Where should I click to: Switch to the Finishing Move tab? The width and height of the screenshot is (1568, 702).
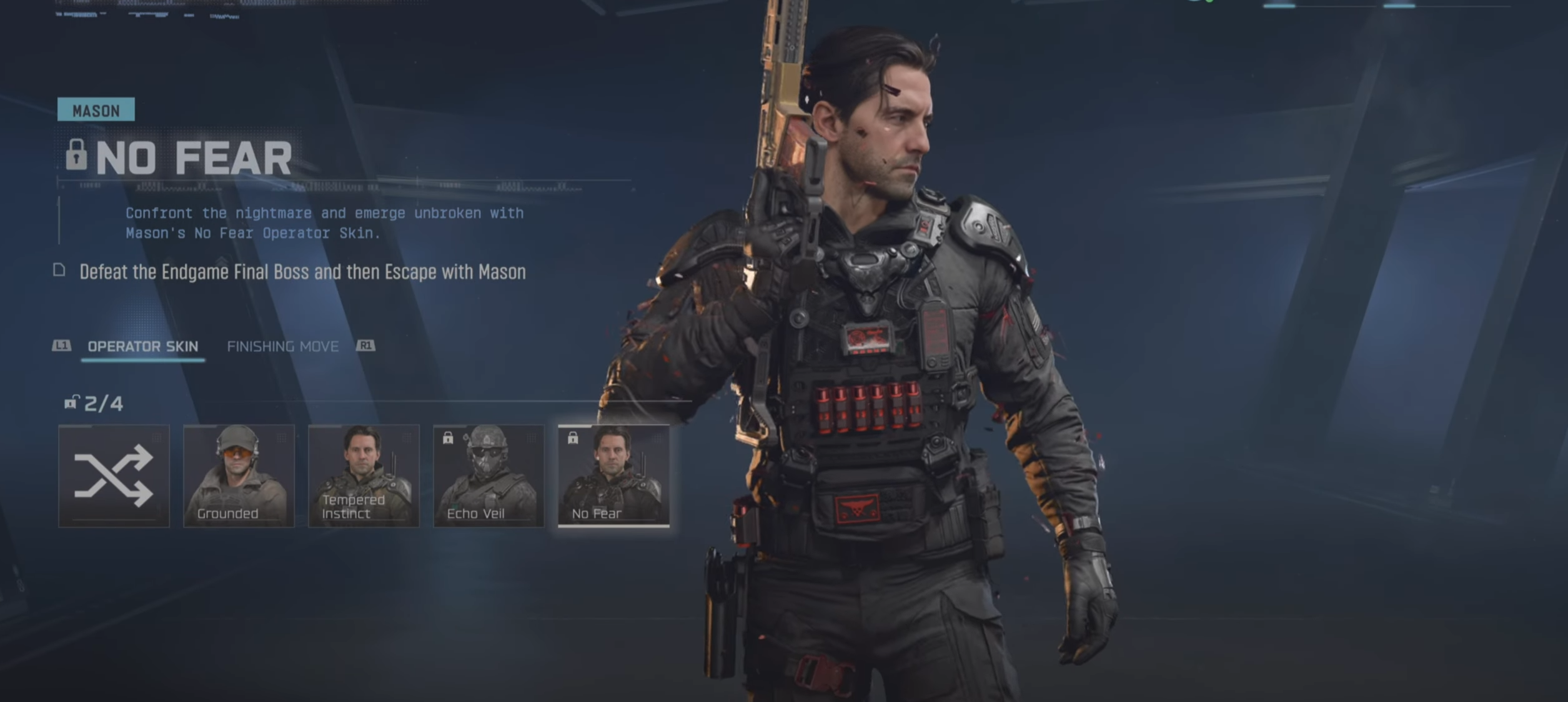[x=284, y=346]
